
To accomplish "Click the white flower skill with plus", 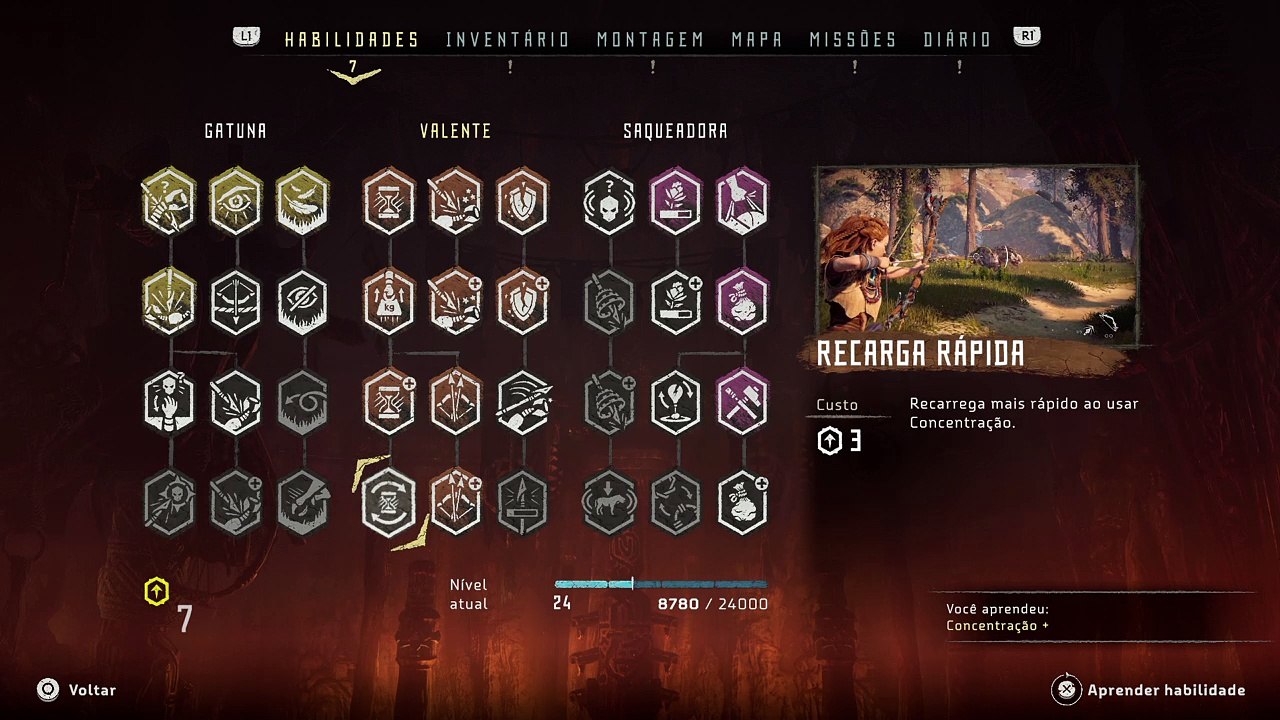I will 676,302.
